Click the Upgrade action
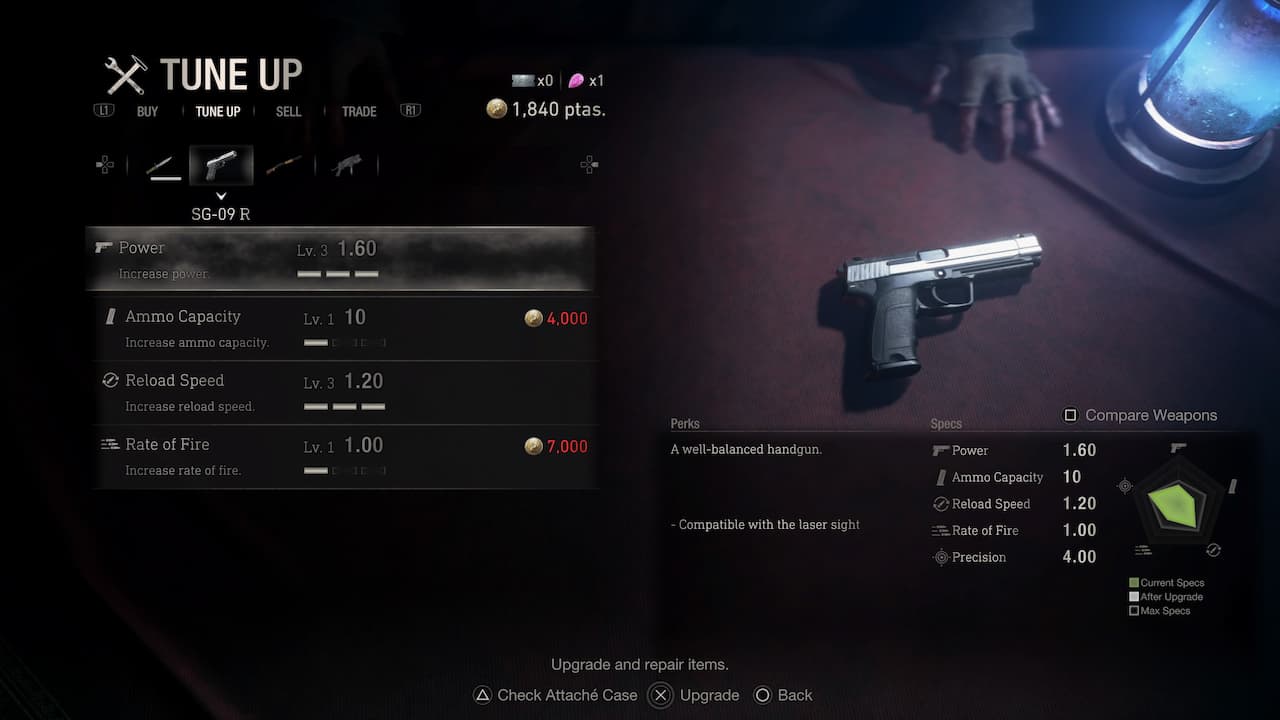This screenshot has width=1280, height=720. (x=697, y=695)
